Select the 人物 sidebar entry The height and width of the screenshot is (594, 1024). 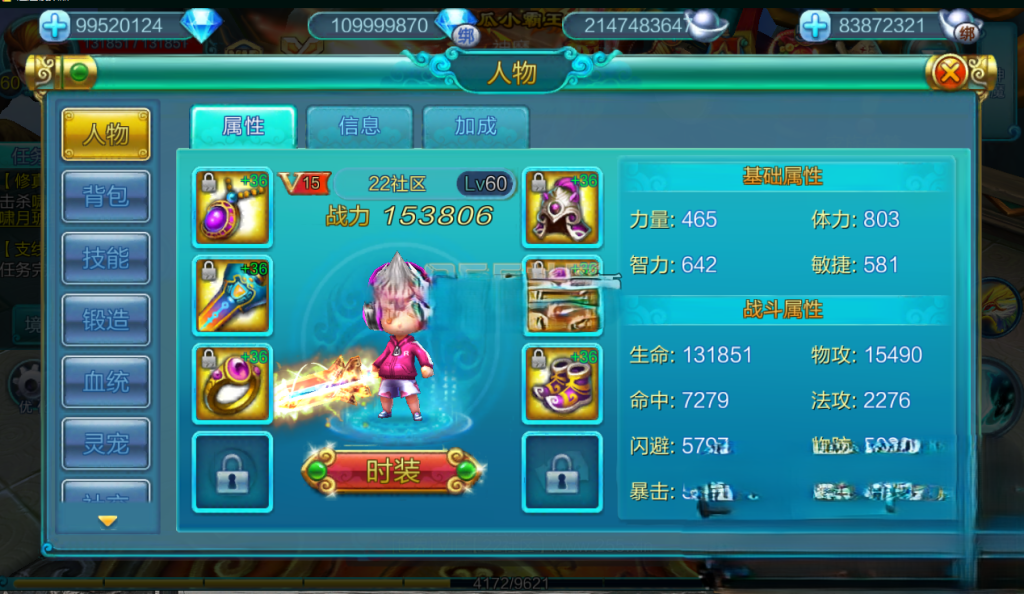pos(105,134)
